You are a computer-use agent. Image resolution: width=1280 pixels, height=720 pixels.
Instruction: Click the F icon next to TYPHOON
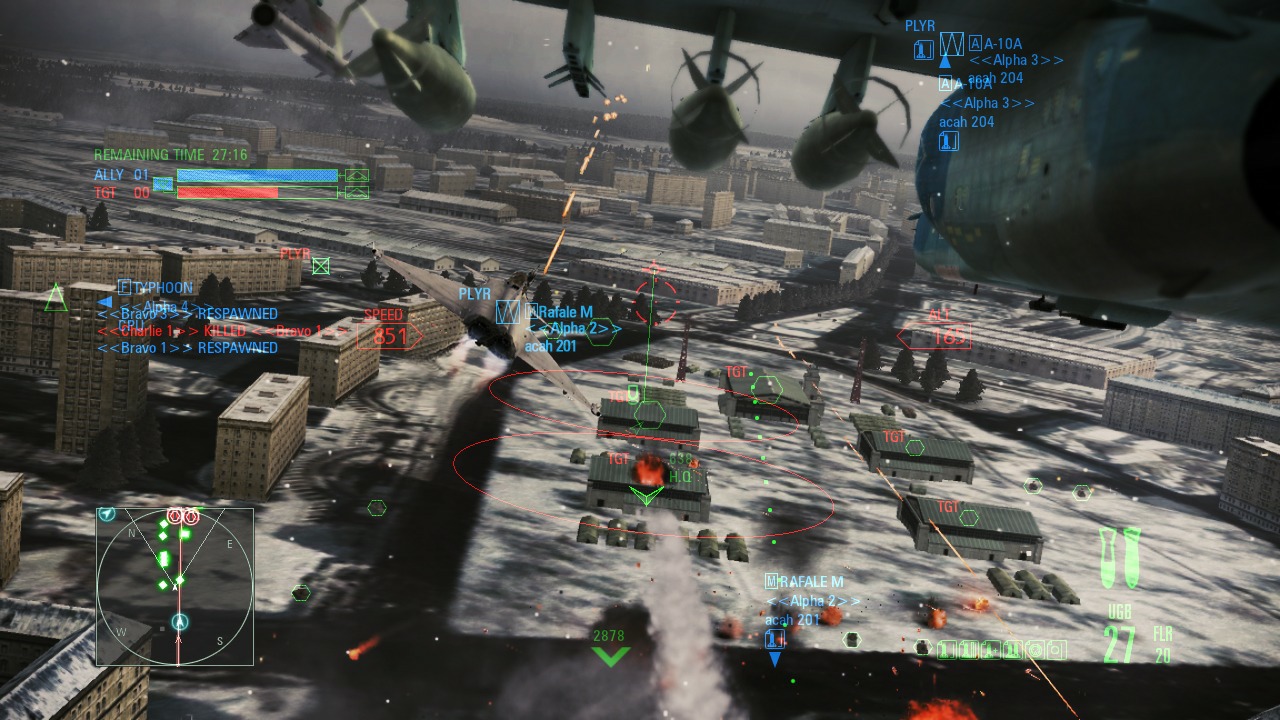(x=124, y=287)
